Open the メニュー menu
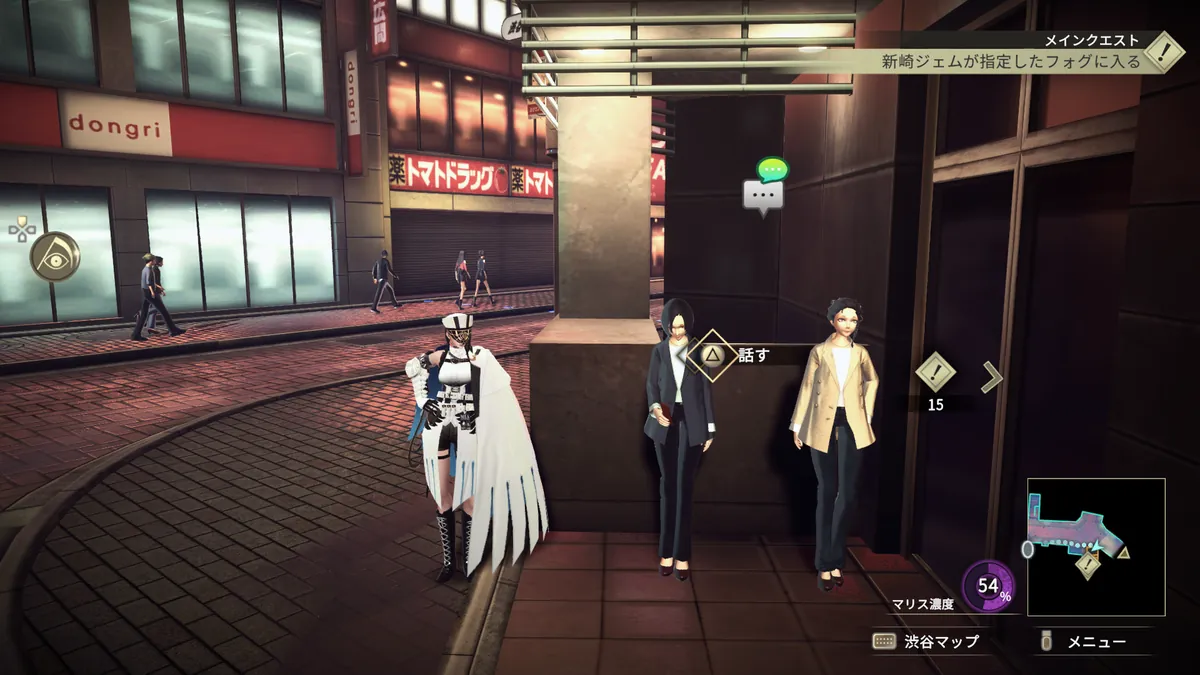Viewport: 1200px width, 675px height. [1084, 642]
